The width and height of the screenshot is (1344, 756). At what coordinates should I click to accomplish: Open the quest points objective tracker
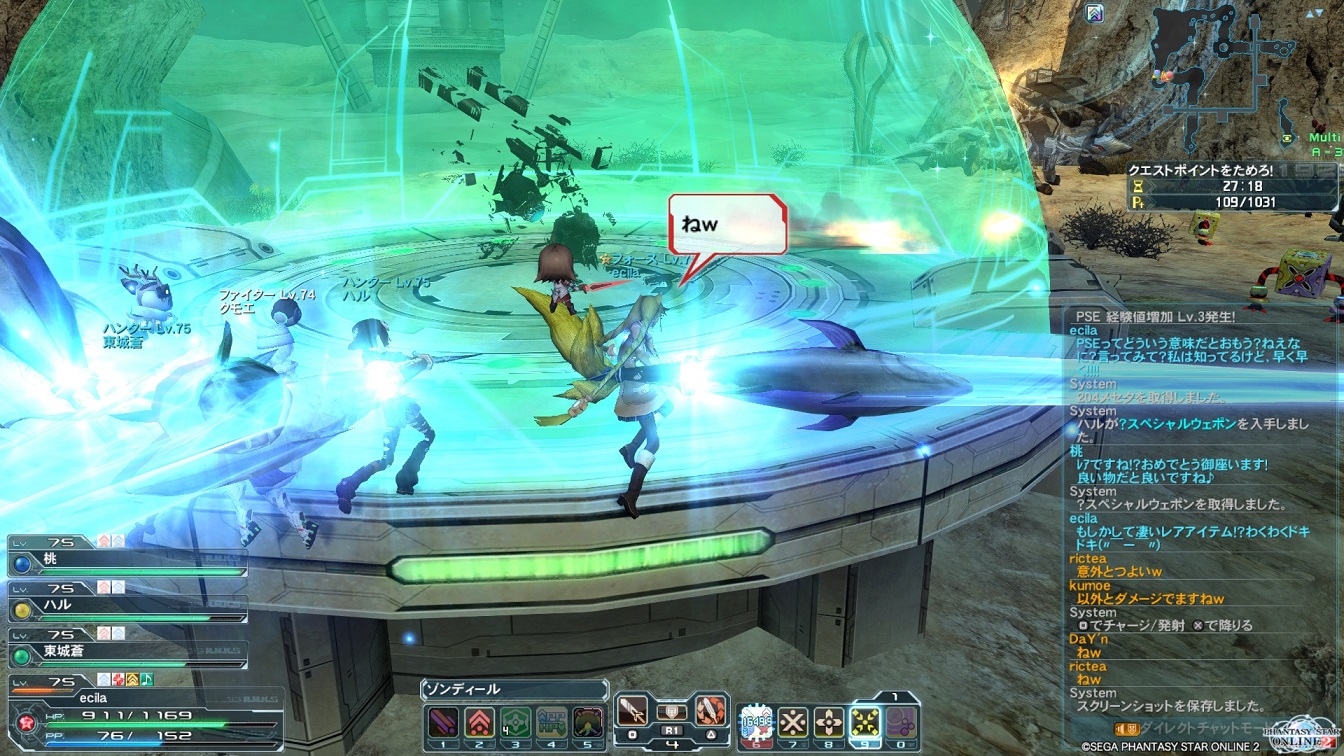[x=1232, y=186]
